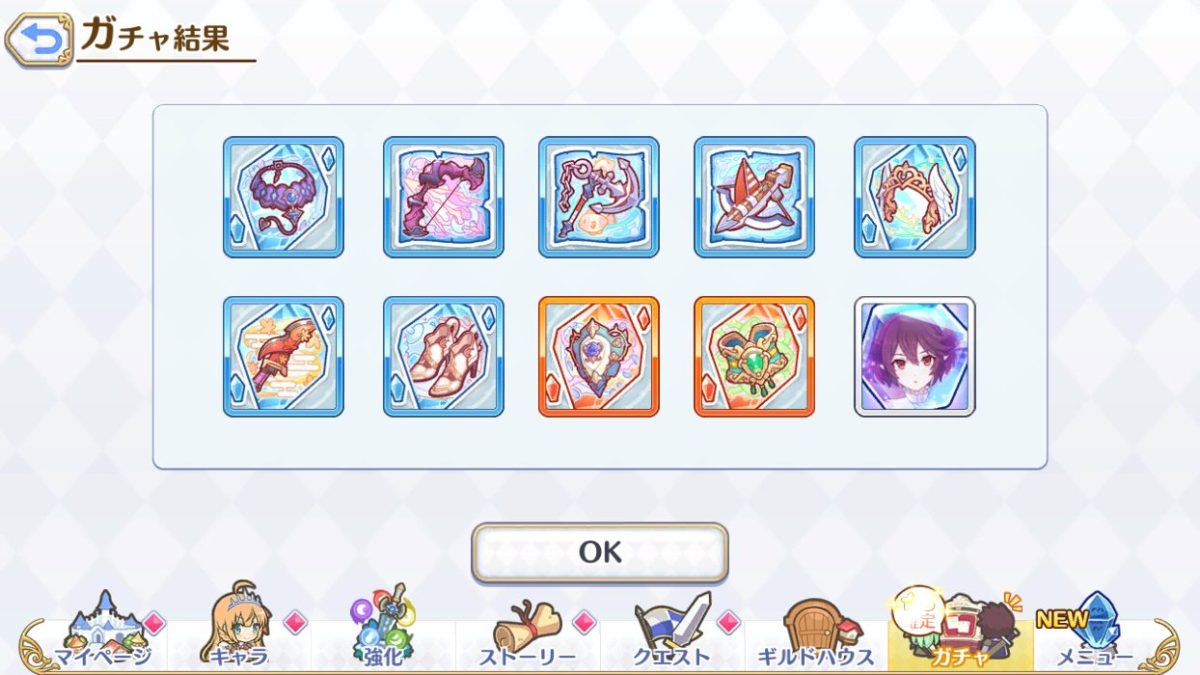This screenshot has width=1200, height=675.
Task: Select the ガチャ gacha tab
Action: [958, 634]
